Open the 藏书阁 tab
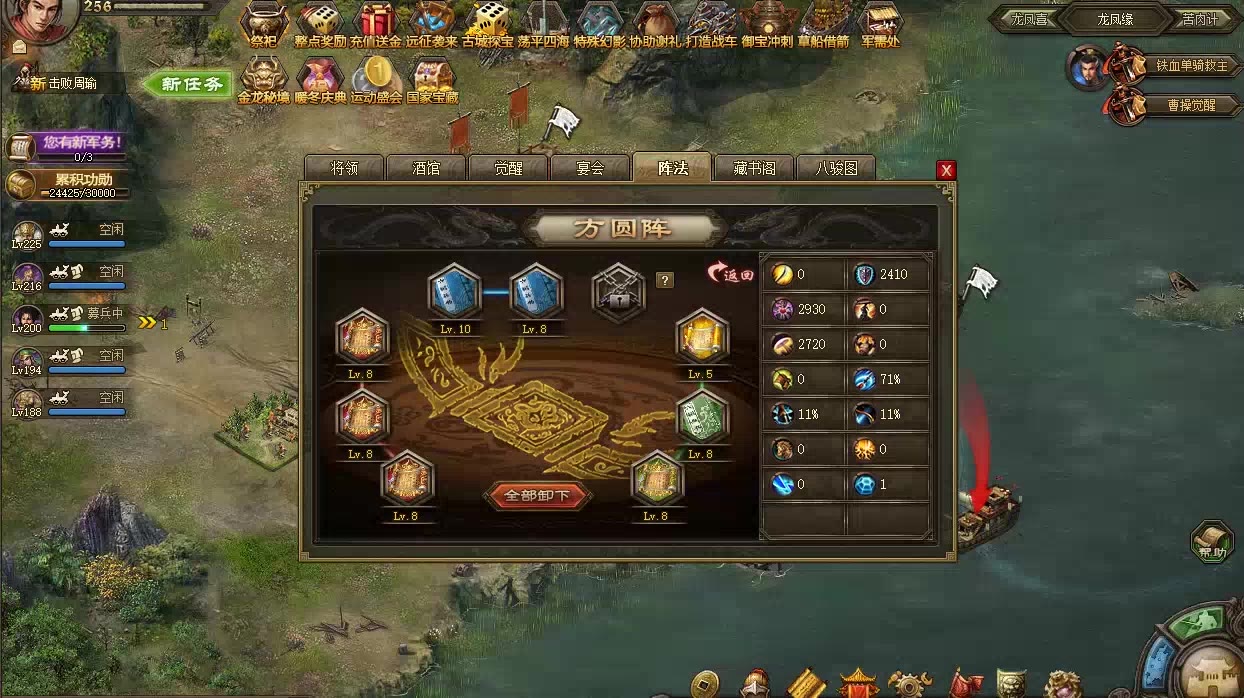 coord(754,168)
